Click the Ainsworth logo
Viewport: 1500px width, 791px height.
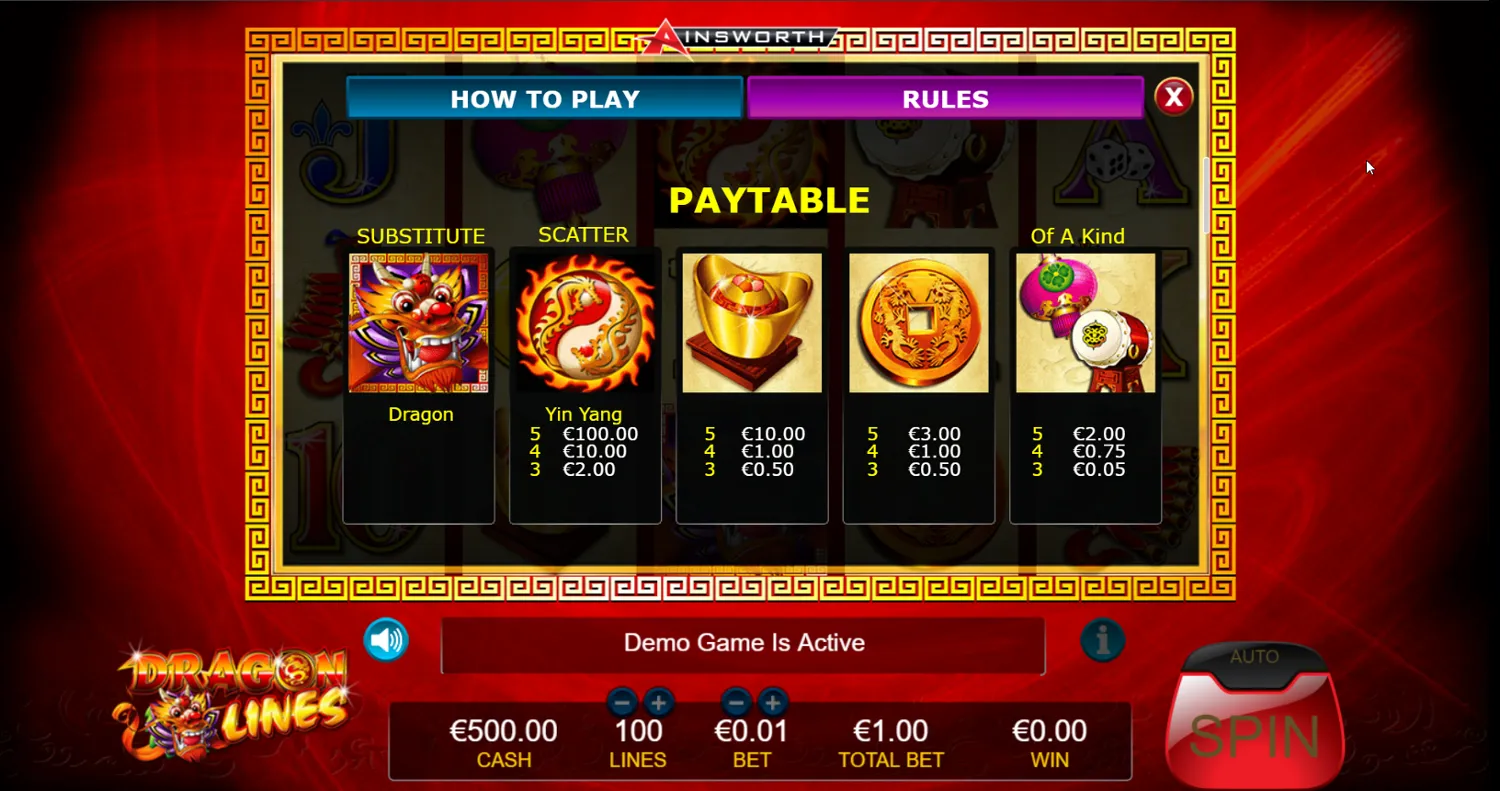(x=740, y=36)
